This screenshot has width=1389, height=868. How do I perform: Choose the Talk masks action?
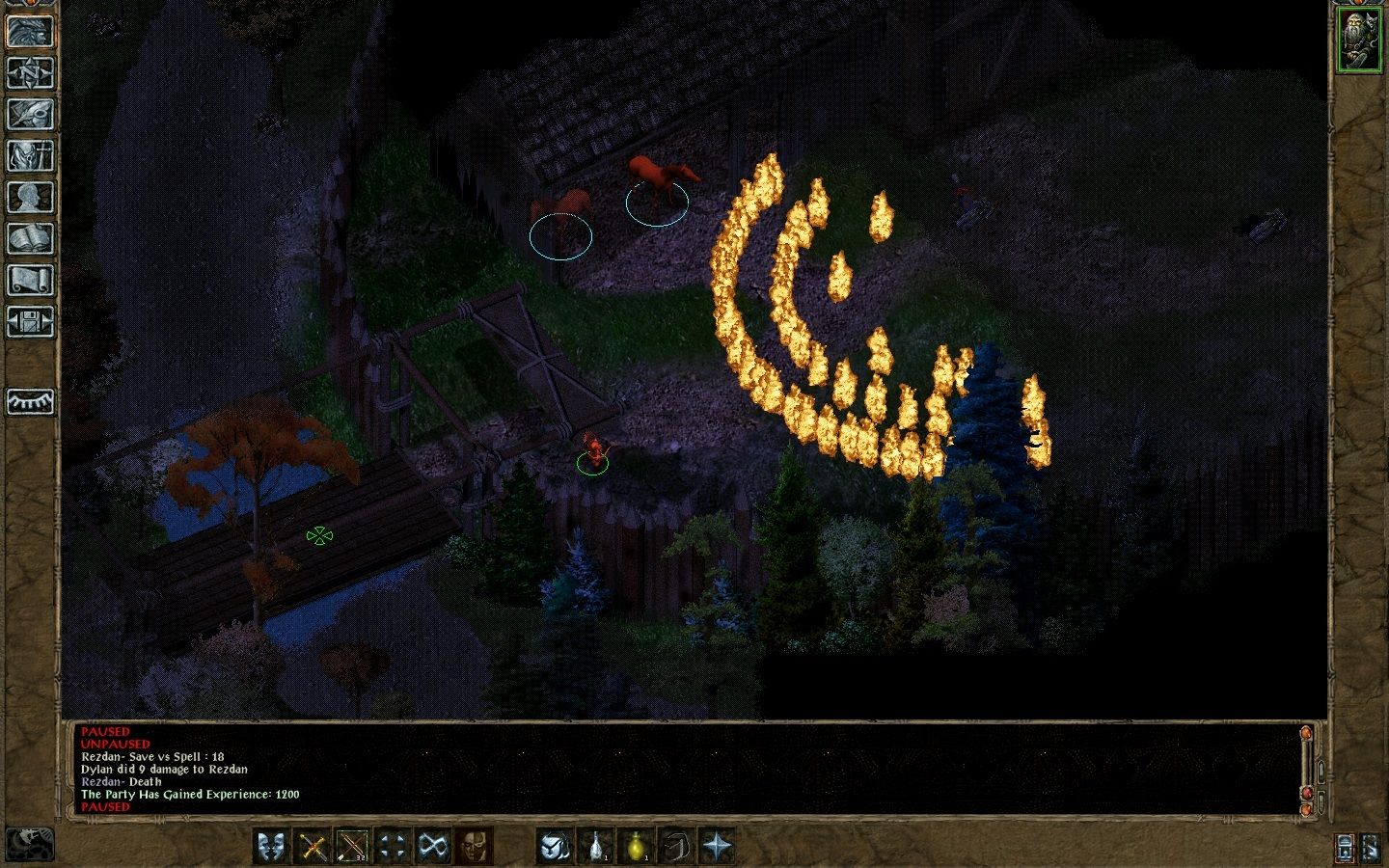click(272, 847)
